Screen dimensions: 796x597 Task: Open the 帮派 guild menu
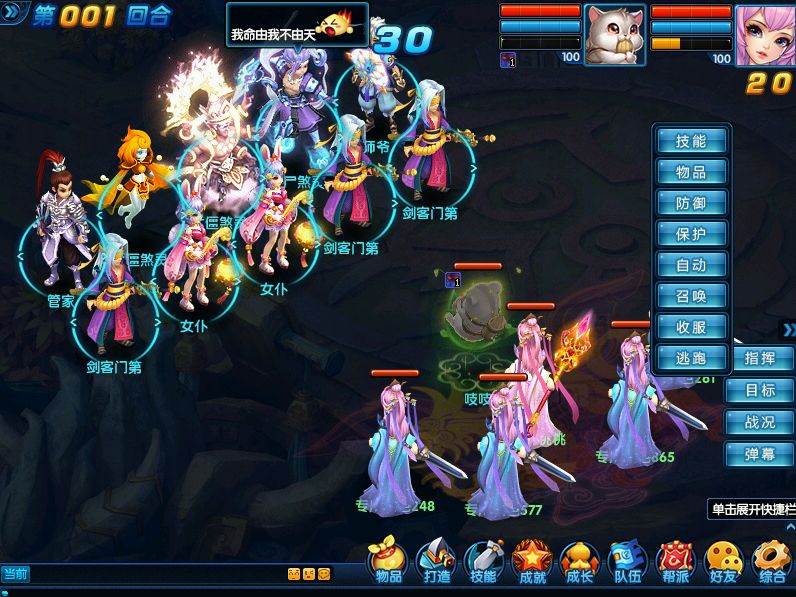[676, 562]
